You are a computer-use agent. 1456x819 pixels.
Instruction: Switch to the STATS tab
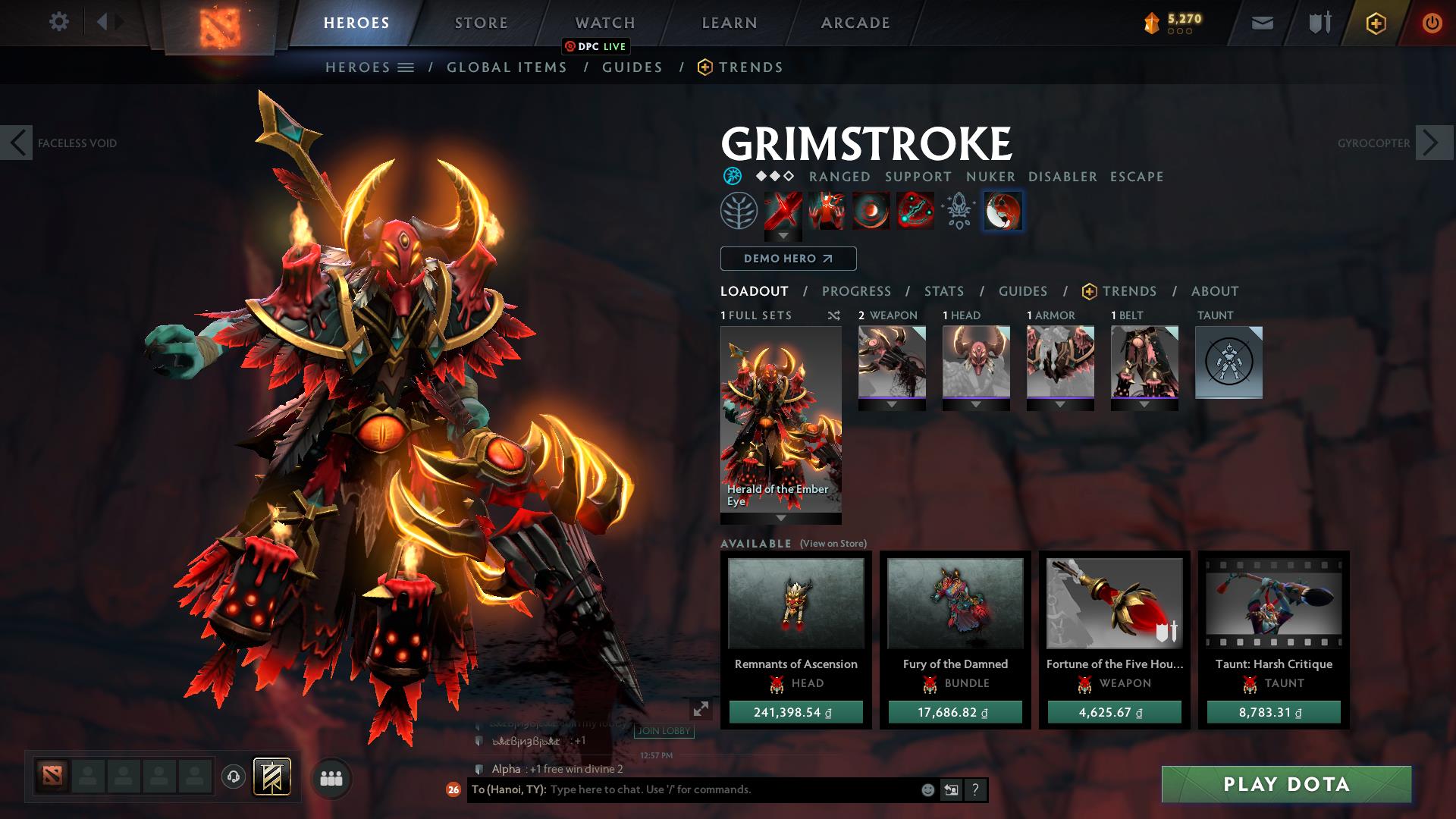[x=943, y=291]
